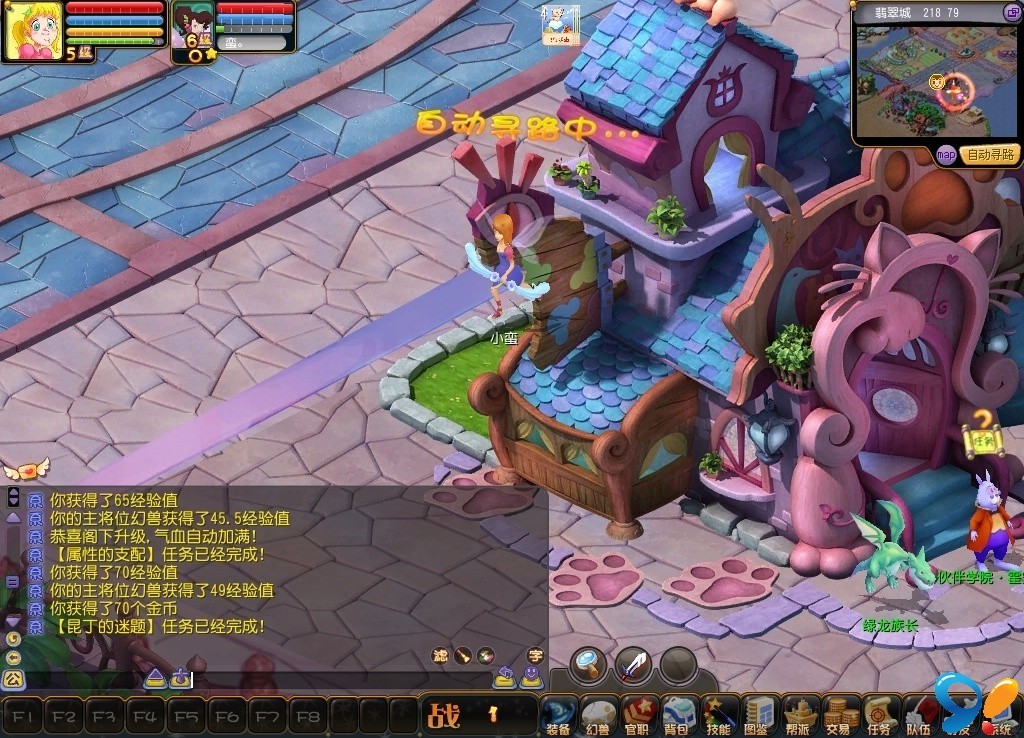Open the 交易 trade menu
The width and height of the screenshot is (1024, 738).
point(839,714)
